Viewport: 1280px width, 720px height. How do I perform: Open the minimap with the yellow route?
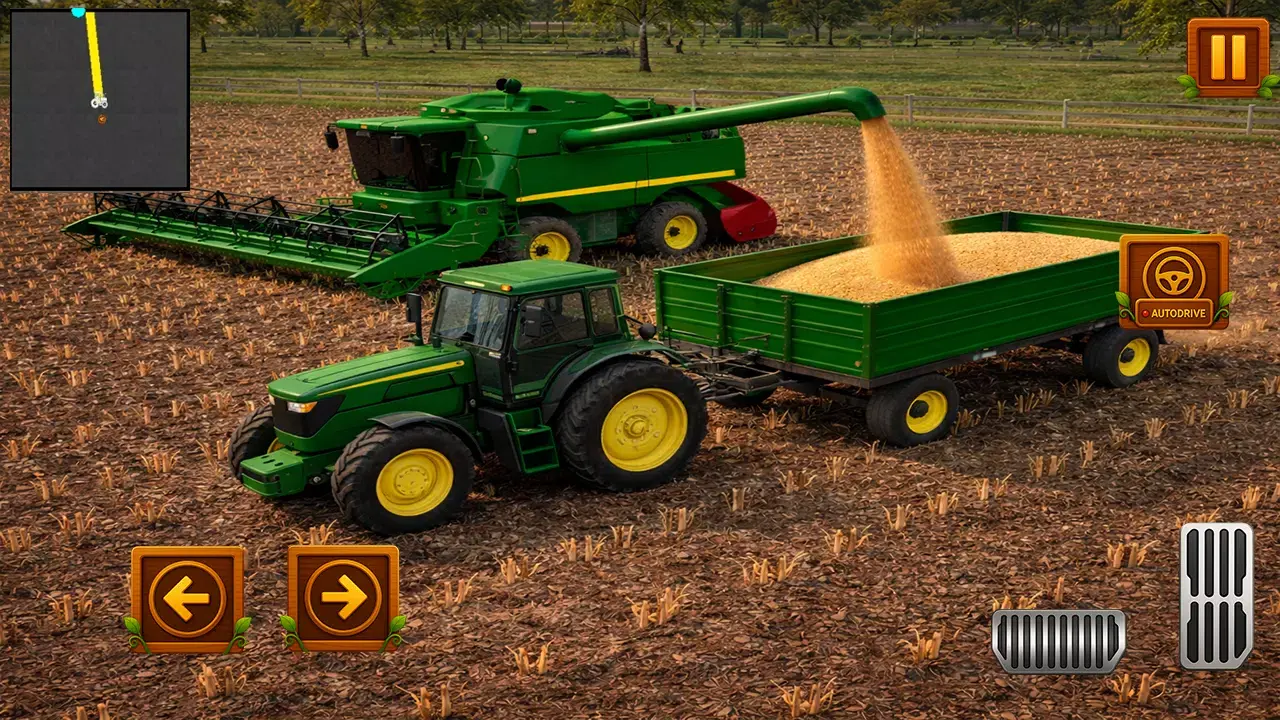pyautogui.click(x=100, y=99)
